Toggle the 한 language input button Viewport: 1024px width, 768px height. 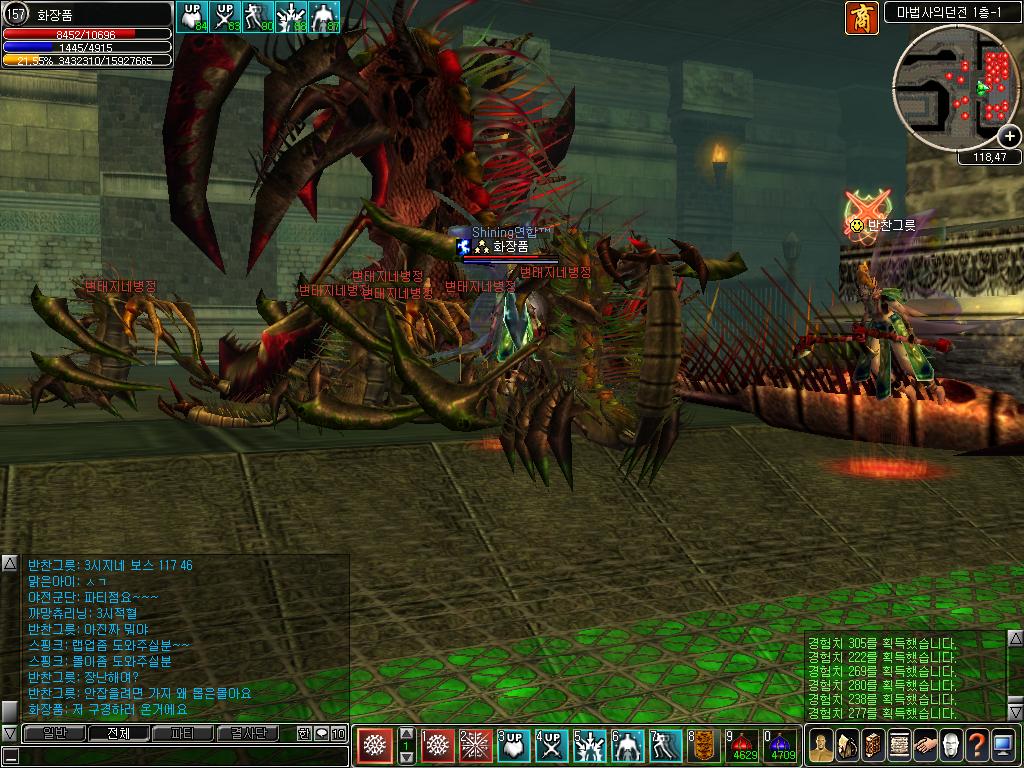tap(304, 733)
